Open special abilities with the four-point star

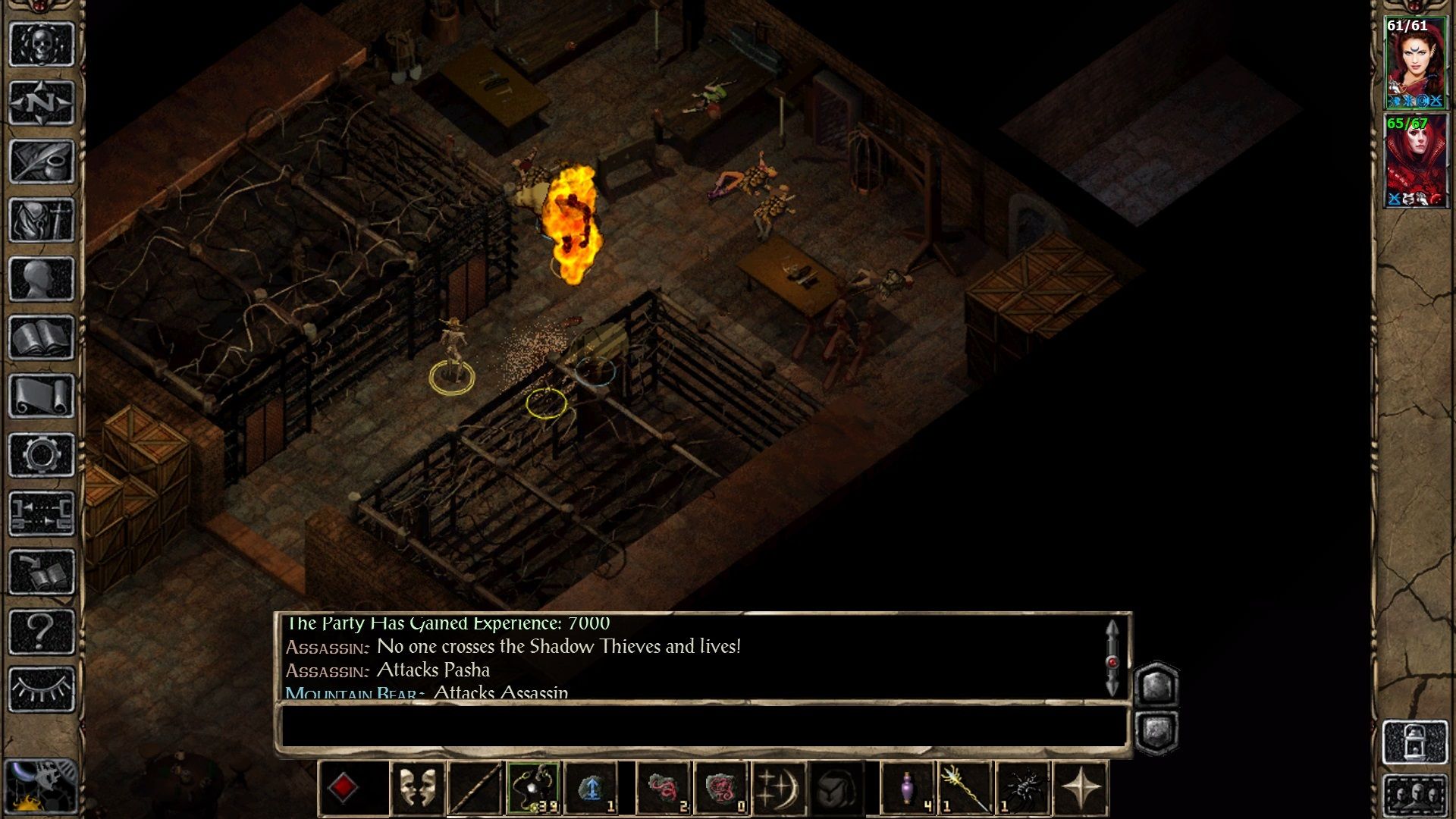coord(1081,788)
